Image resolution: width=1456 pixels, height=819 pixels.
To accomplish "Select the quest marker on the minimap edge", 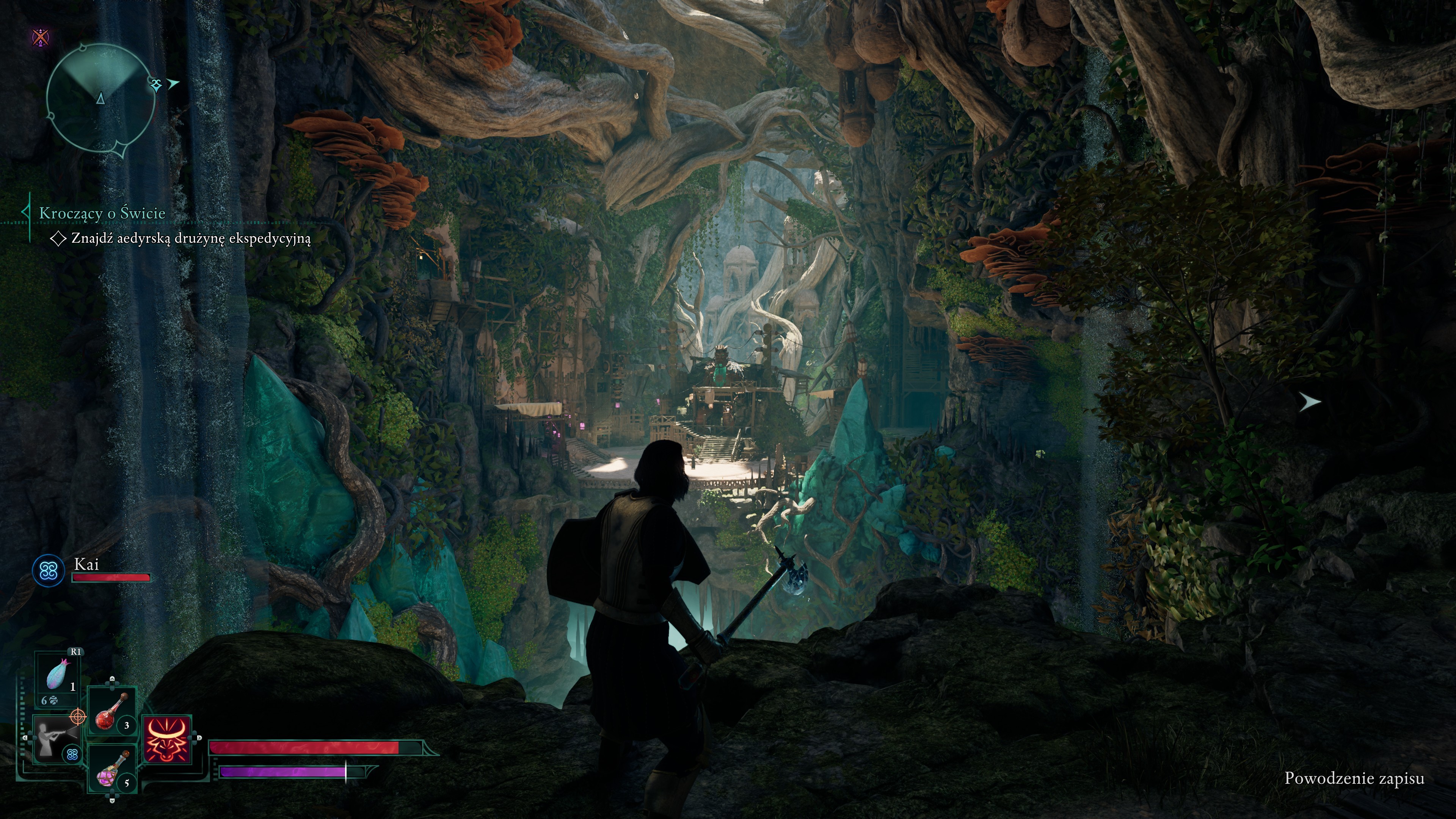I will tap(157, 84).
